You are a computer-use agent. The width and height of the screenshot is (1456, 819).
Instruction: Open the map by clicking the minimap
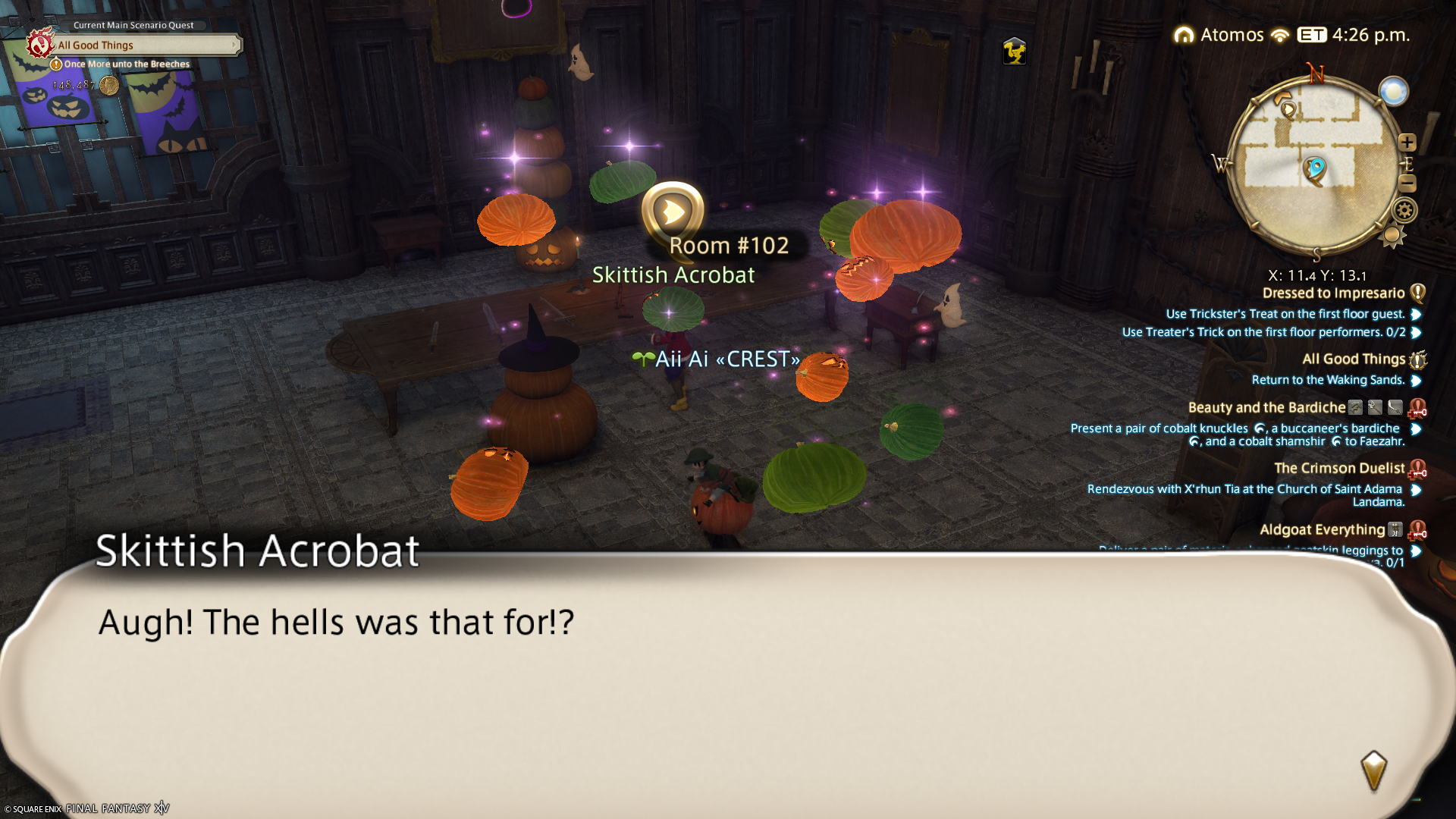pos(1313,163)
